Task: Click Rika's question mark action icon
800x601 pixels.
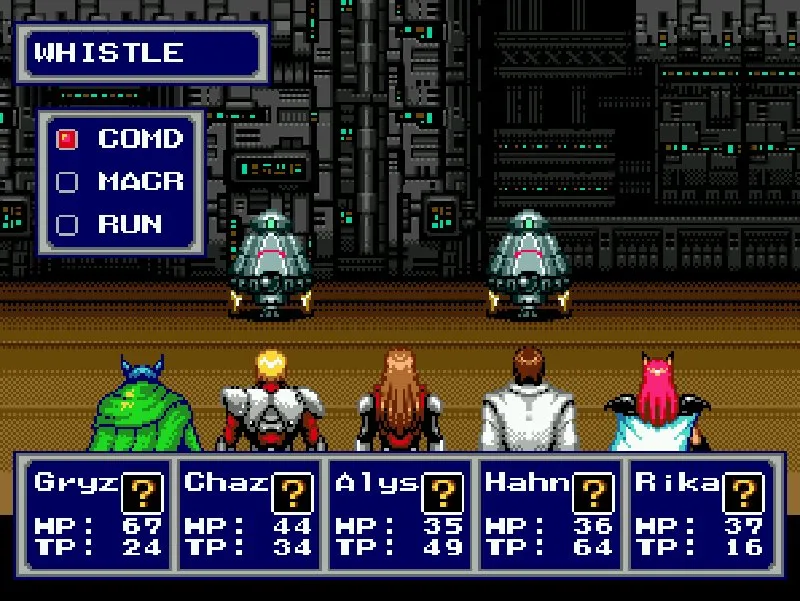Action: coord(742,493)
